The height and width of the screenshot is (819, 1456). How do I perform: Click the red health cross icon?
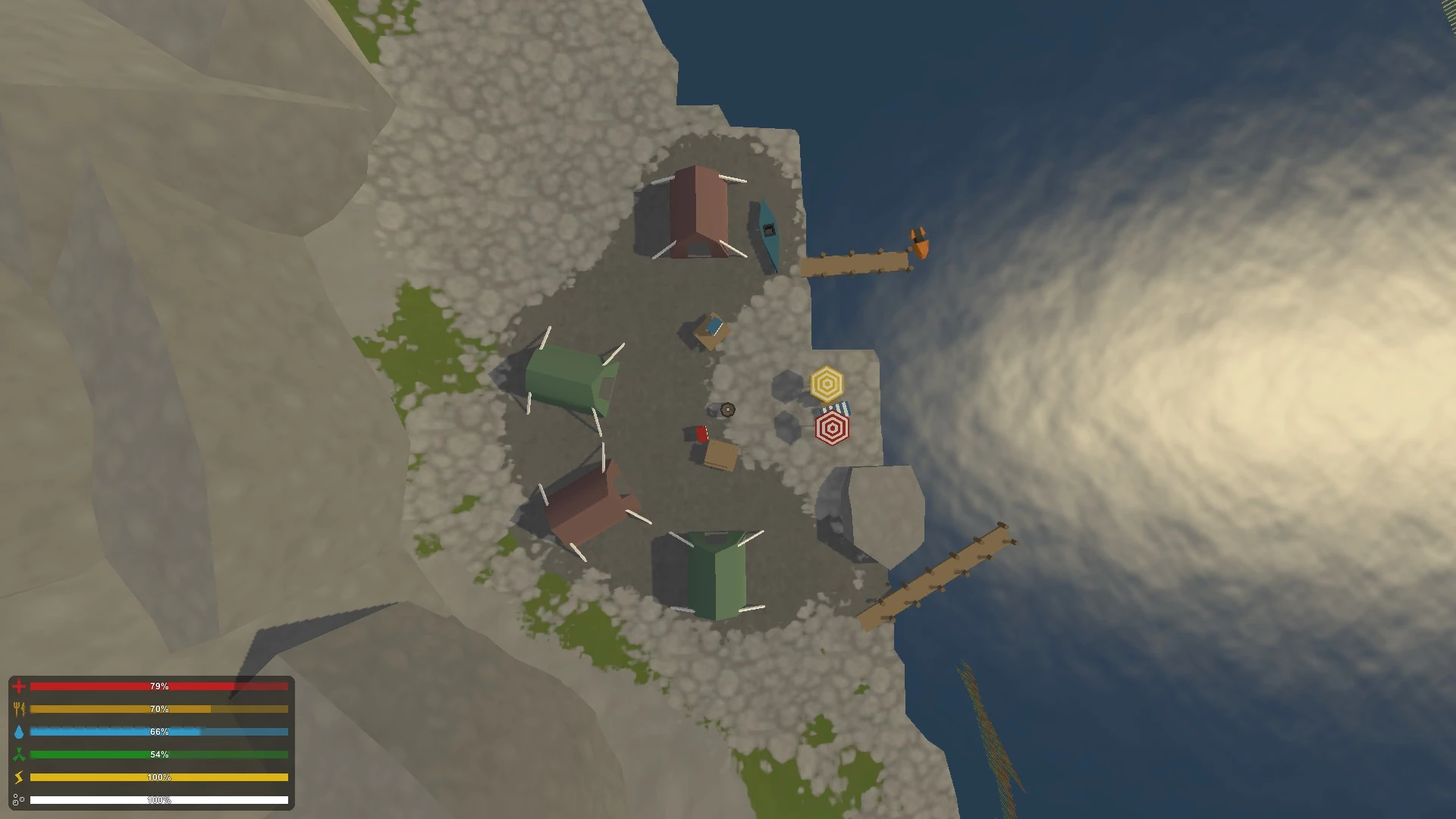[x=20, y=686]
